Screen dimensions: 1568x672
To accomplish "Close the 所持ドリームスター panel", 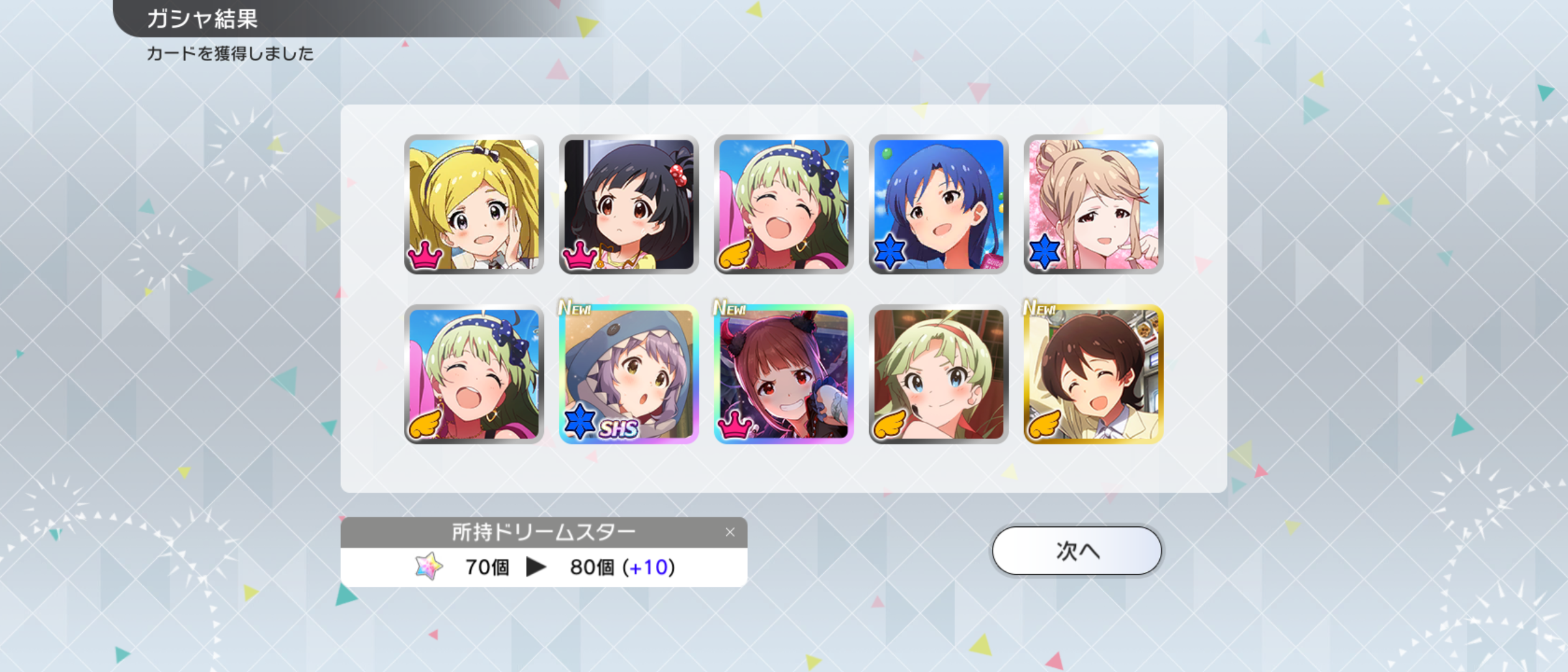I will coord(730,532).
